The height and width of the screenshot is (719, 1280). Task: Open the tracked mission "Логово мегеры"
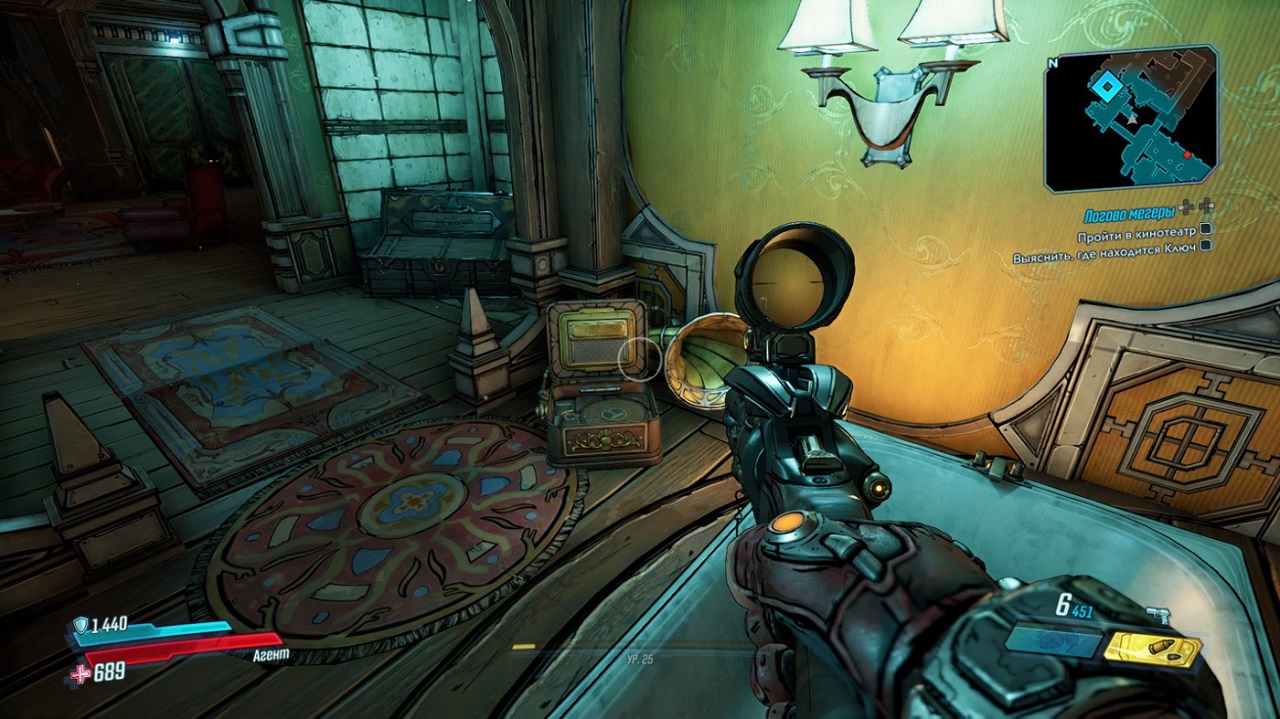[1132, 215]
